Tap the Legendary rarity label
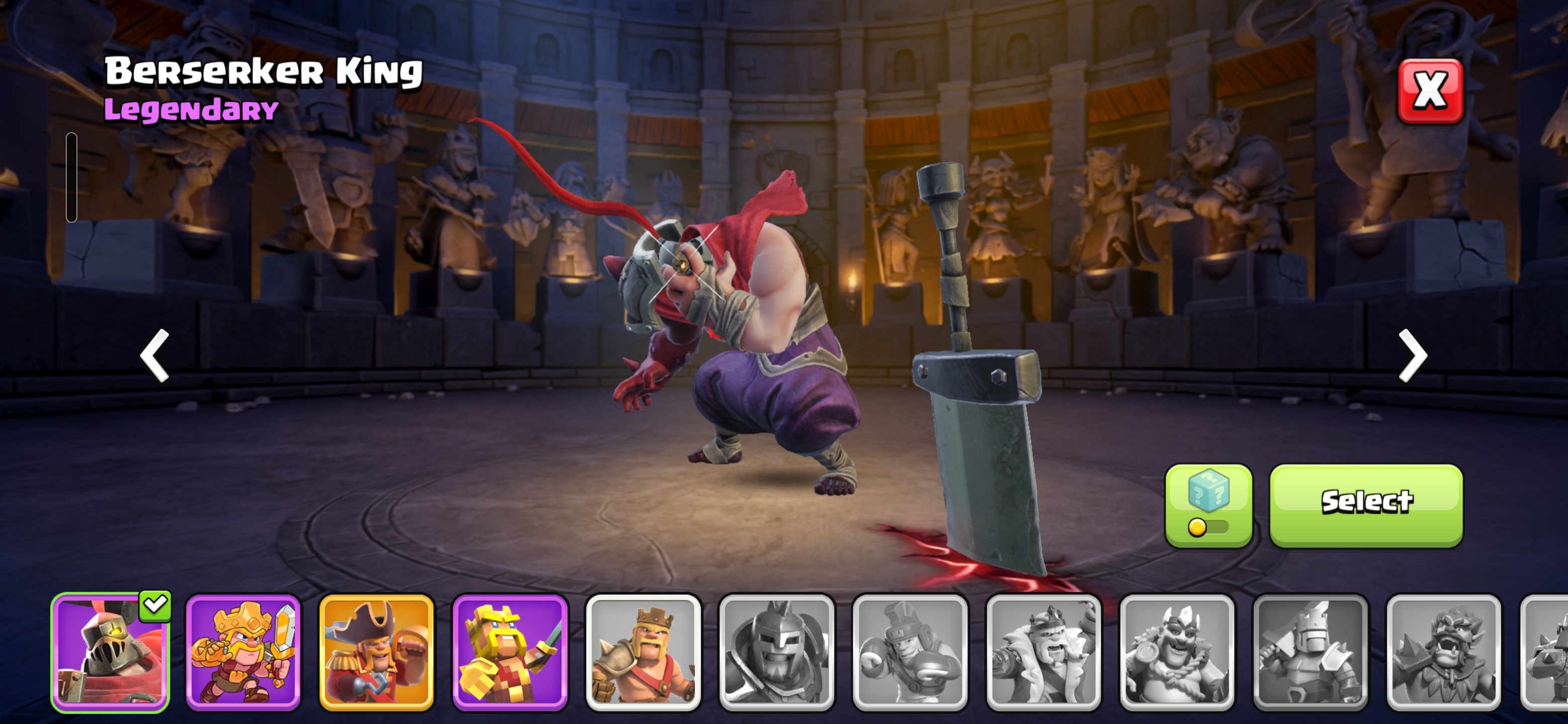 188,110
